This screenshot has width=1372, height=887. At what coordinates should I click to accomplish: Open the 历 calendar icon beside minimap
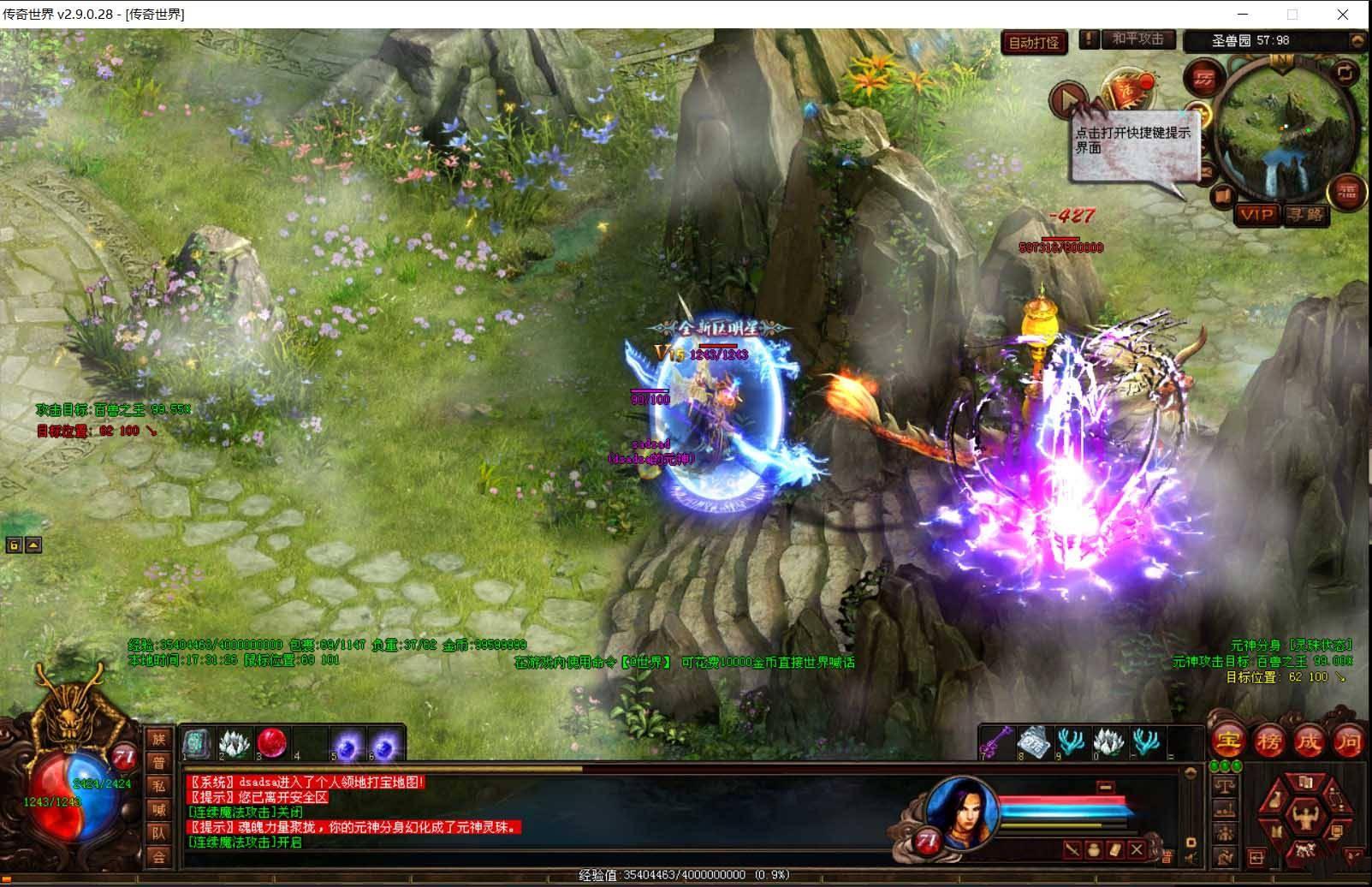tap(1204, 79)
